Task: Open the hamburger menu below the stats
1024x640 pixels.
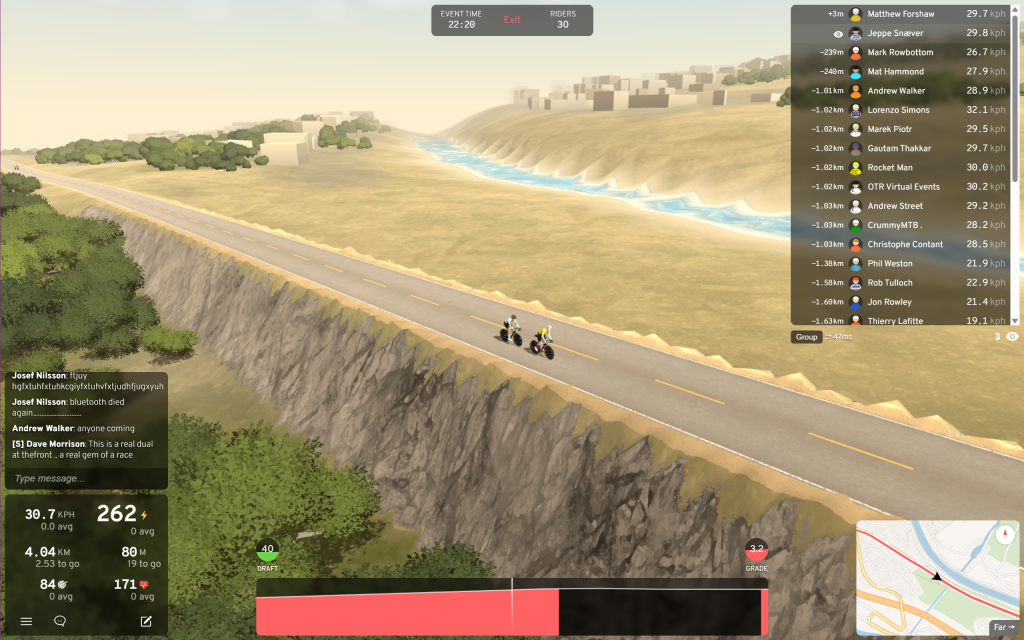Action: click(27, 621)
